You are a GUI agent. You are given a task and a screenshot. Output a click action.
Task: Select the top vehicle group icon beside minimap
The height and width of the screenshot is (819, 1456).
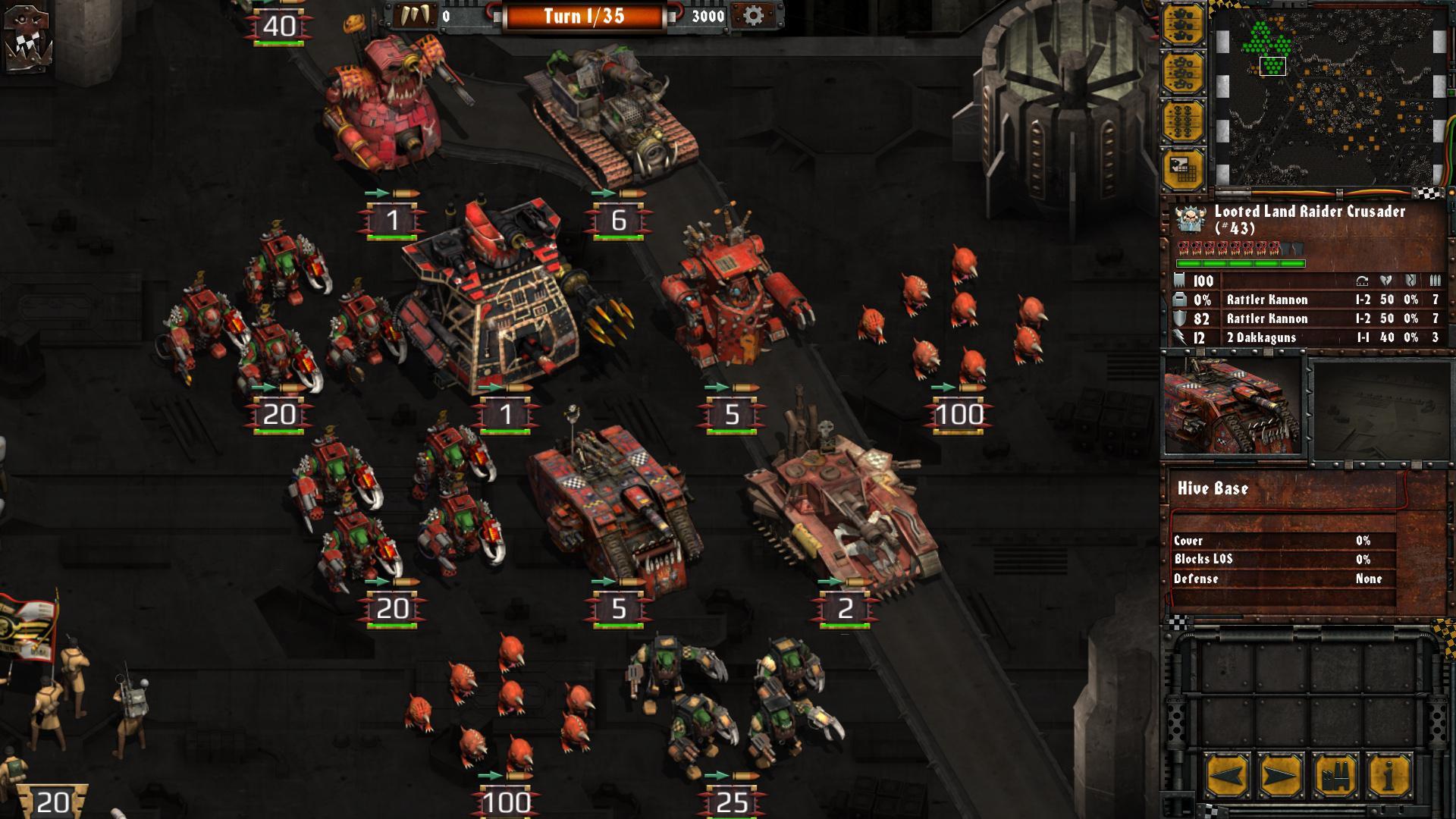[1184, 21]
